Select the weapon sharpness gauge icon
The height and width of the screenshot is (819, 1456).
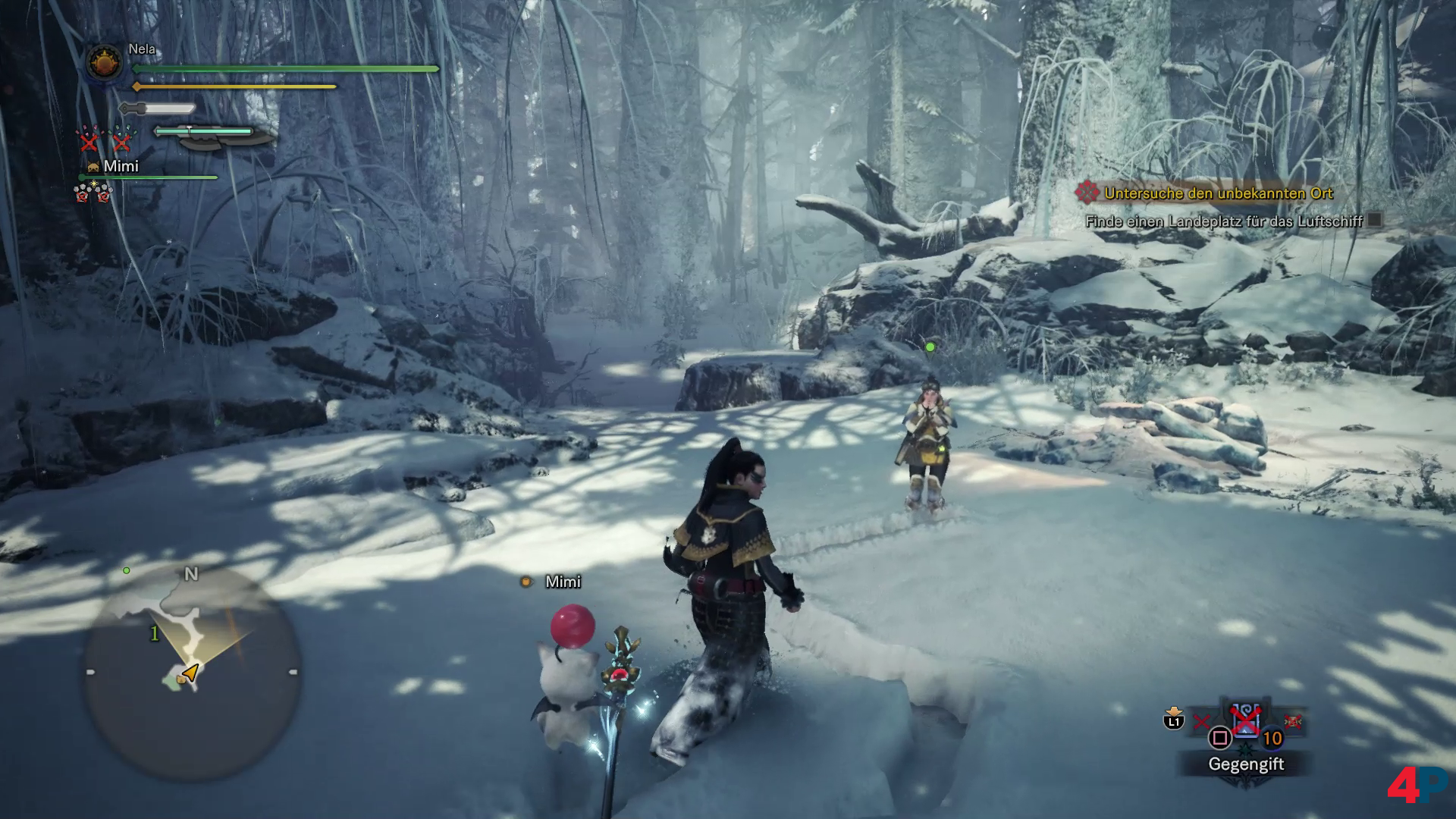[158, 109]
